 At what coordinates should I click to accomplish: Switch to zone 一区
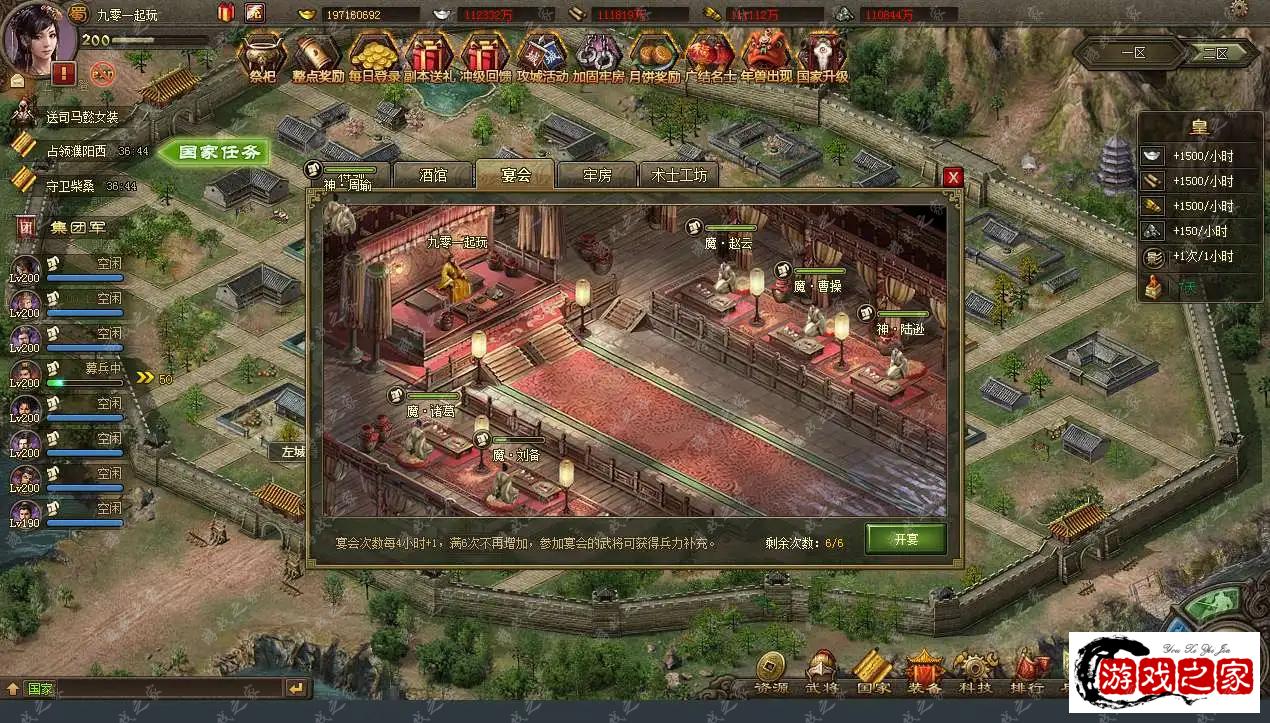coord(1132,53)
